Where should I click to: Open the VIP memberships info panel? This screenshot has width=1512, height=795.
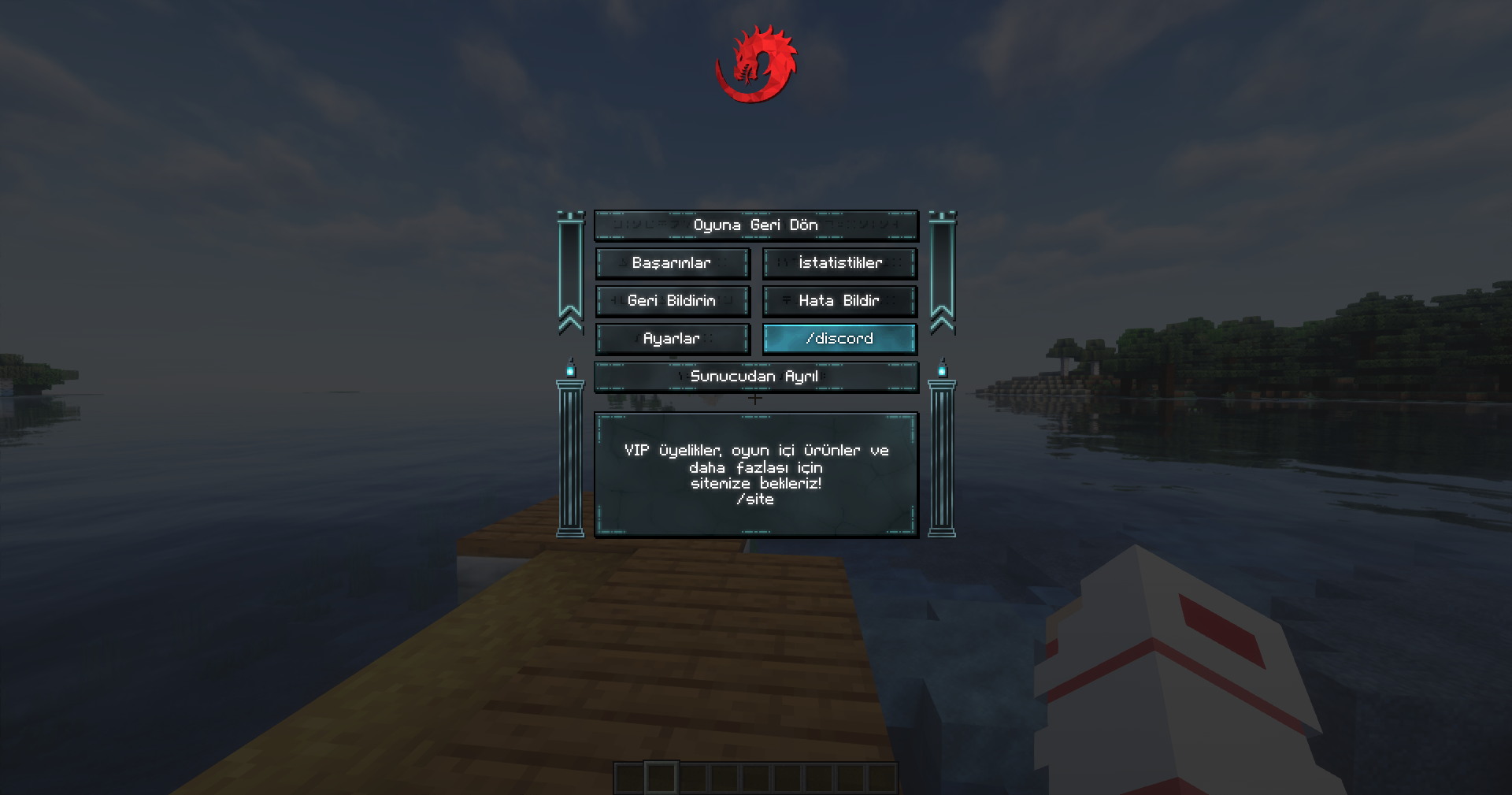[x=756, y=471]
